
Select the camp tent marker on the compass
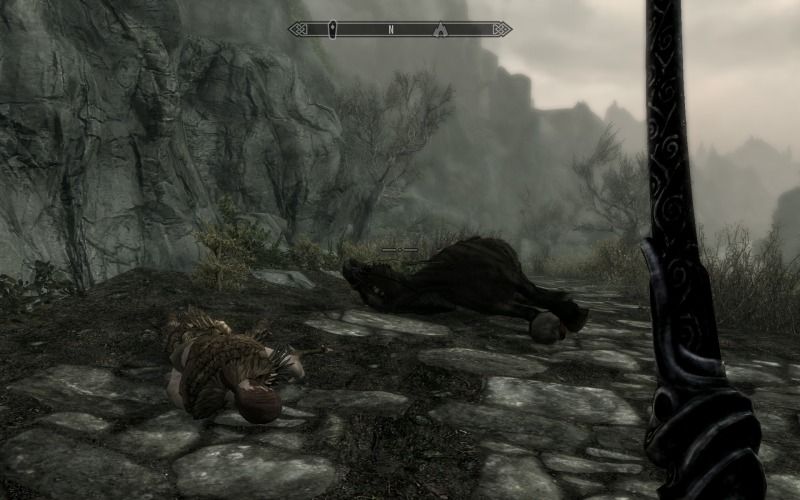(x=440, y=30)
